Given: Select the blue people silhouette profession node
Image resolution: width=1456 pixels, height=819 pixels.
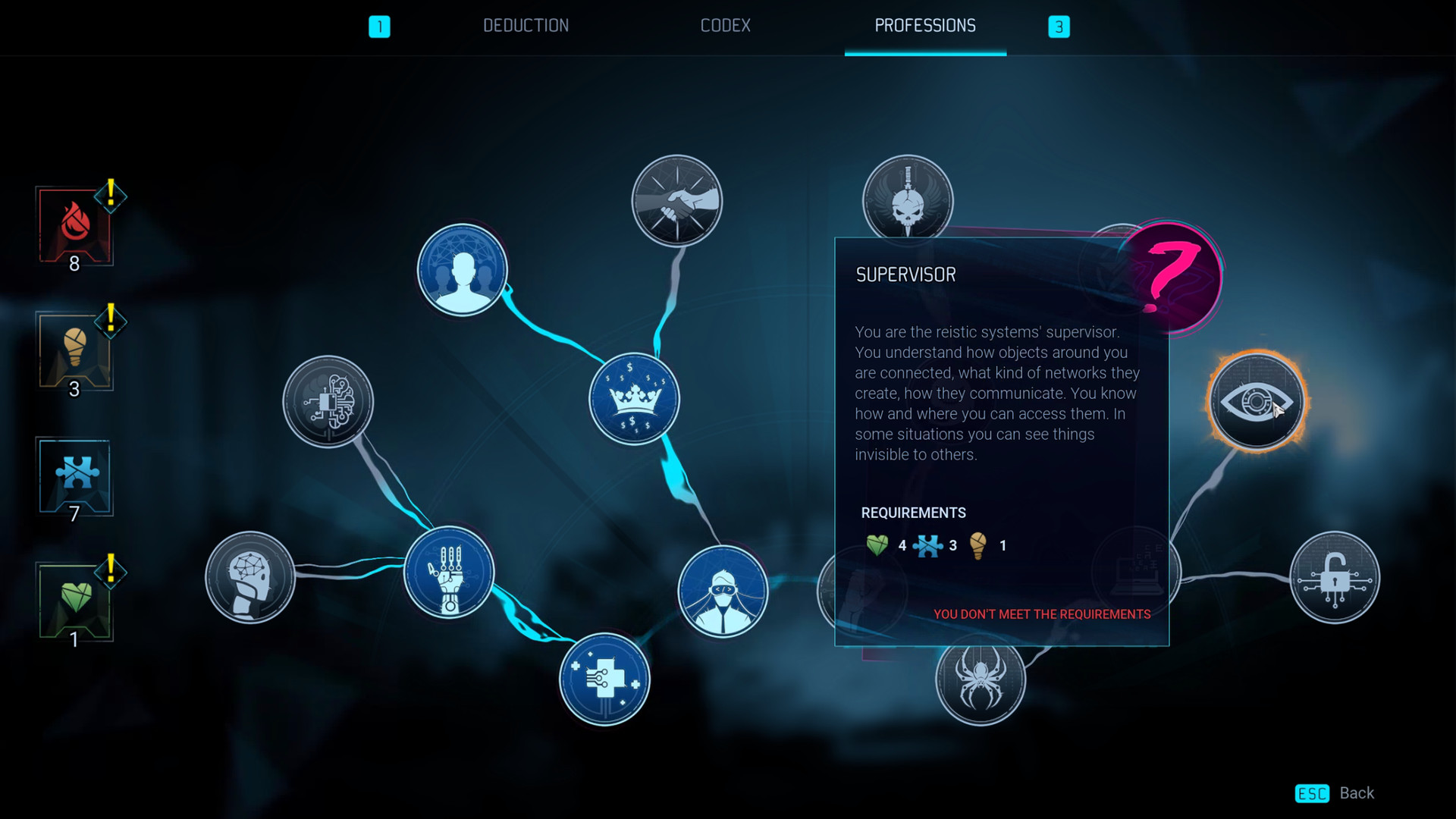Looking at the screenshot, I should [x=462, y=270].
